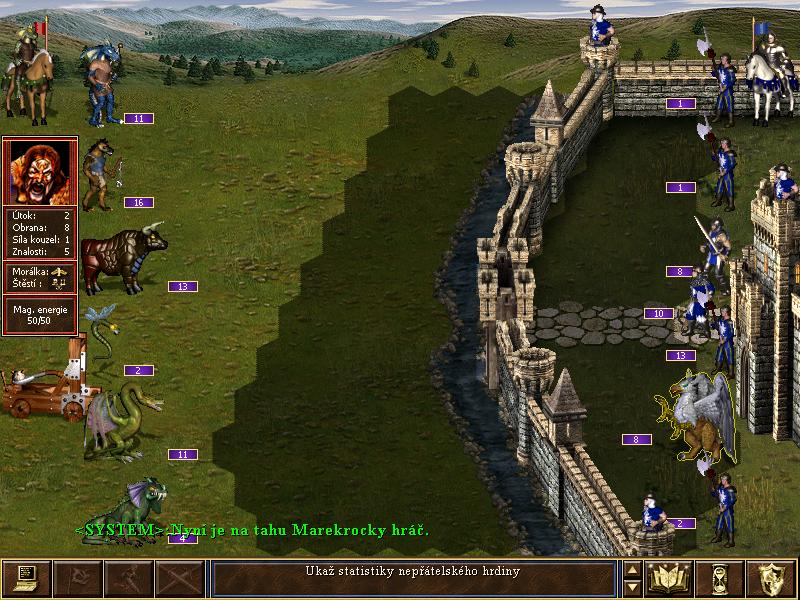
Task: Select the hourglass wait button
Action: pos(720,578)
